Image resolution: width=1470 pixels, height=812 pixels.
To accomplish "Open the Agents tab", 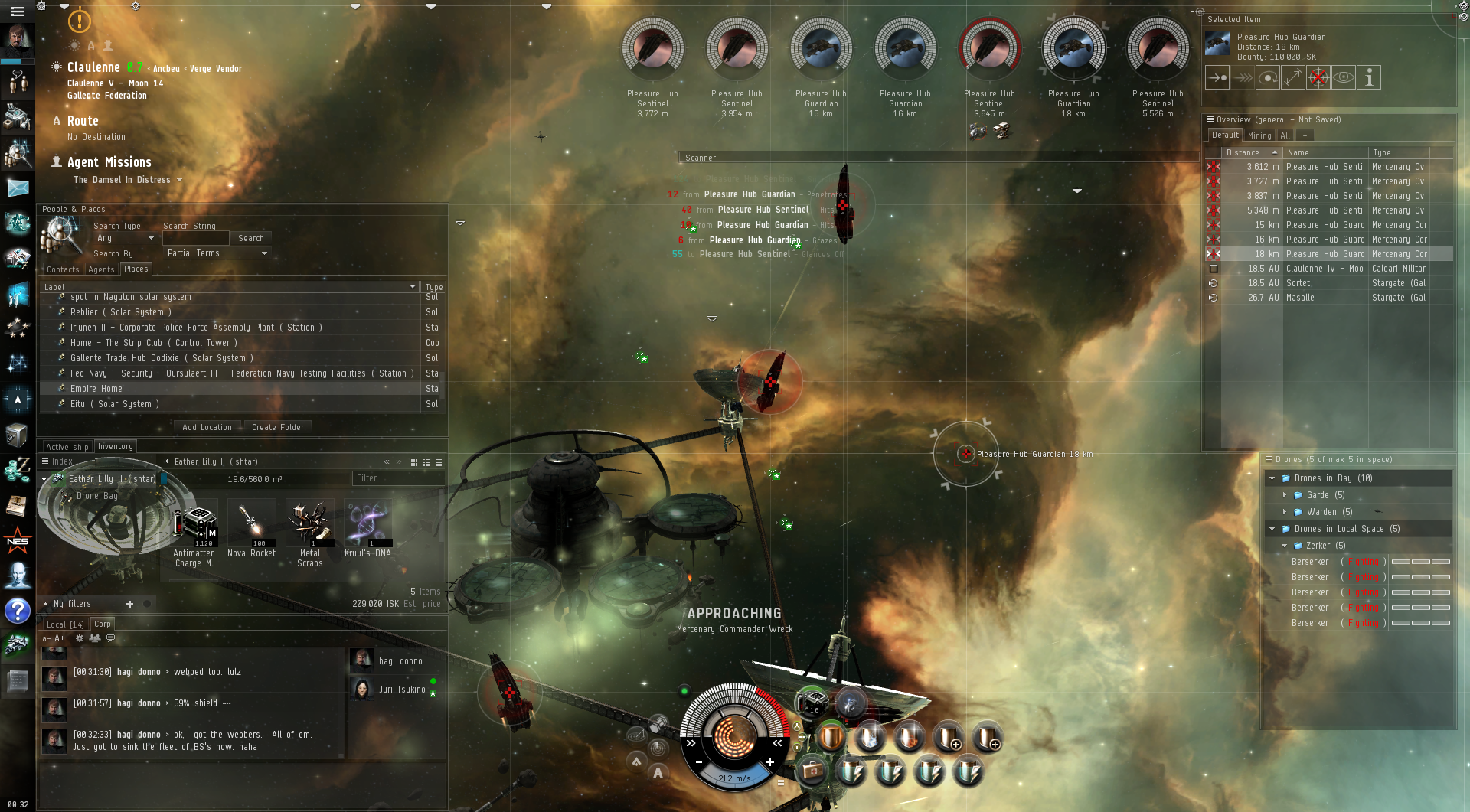I will pos(101,269).
